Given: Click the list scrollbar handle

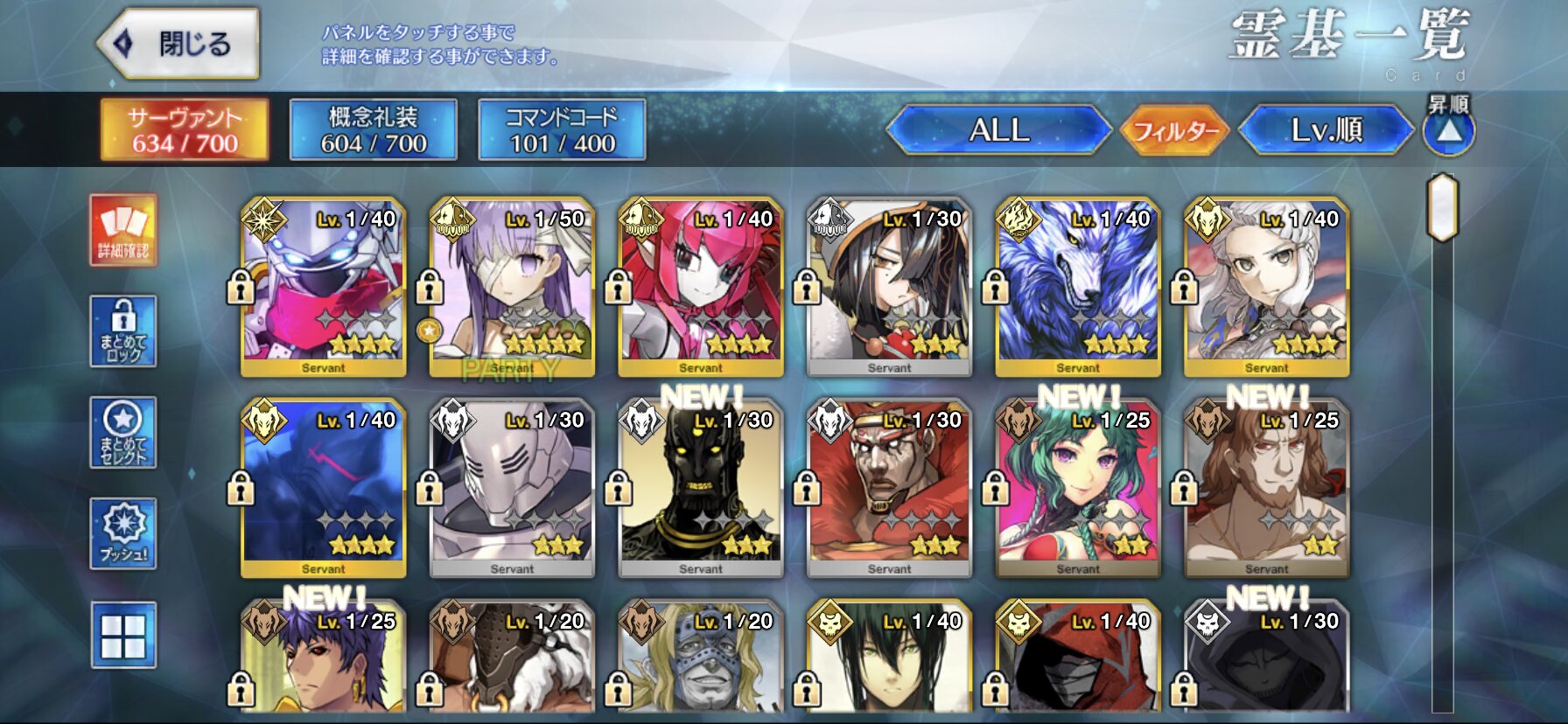Looking at the screenshot, I should coord(1442,208).
